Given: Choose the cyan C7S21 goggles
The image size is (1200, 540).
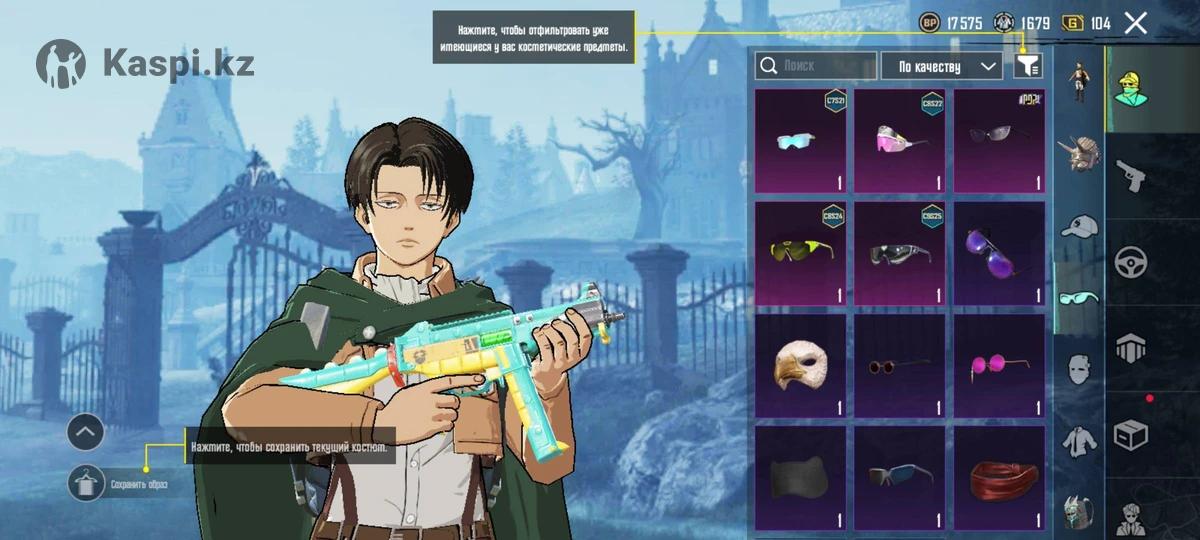Looking at the screenshot, I should [799, 141].
